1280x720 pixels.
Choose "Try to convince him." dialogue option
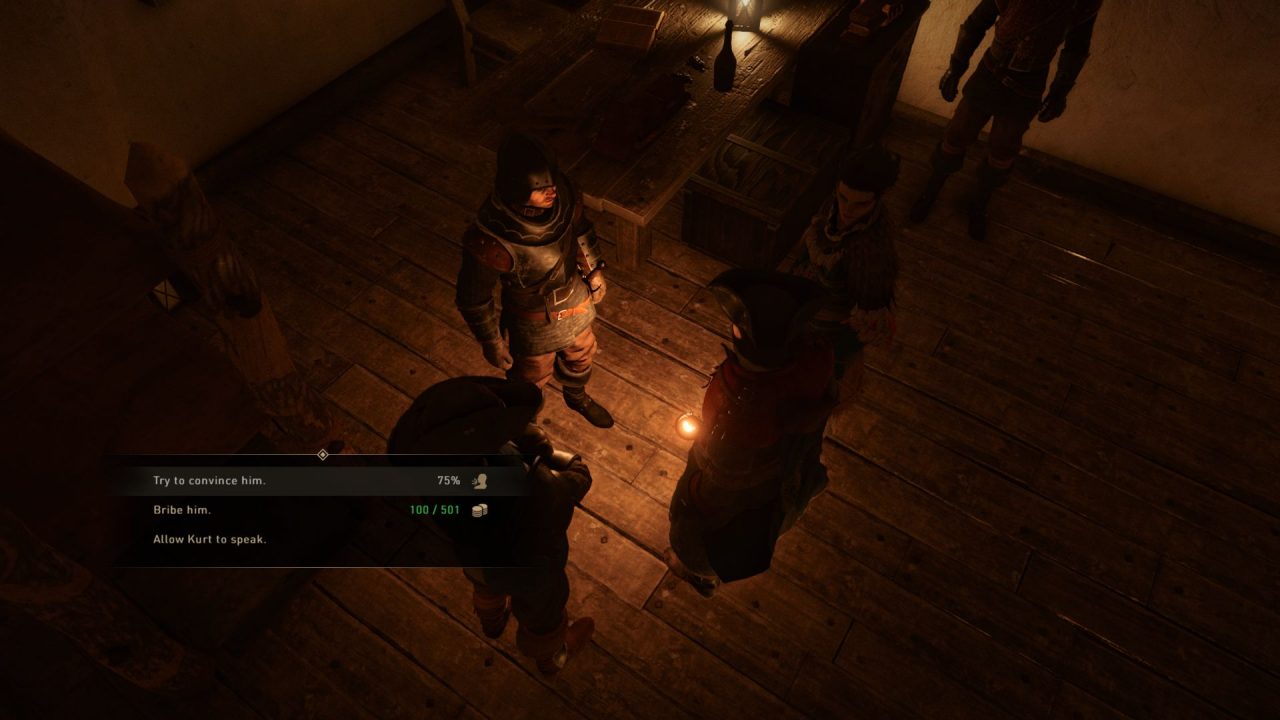(210, 481)
